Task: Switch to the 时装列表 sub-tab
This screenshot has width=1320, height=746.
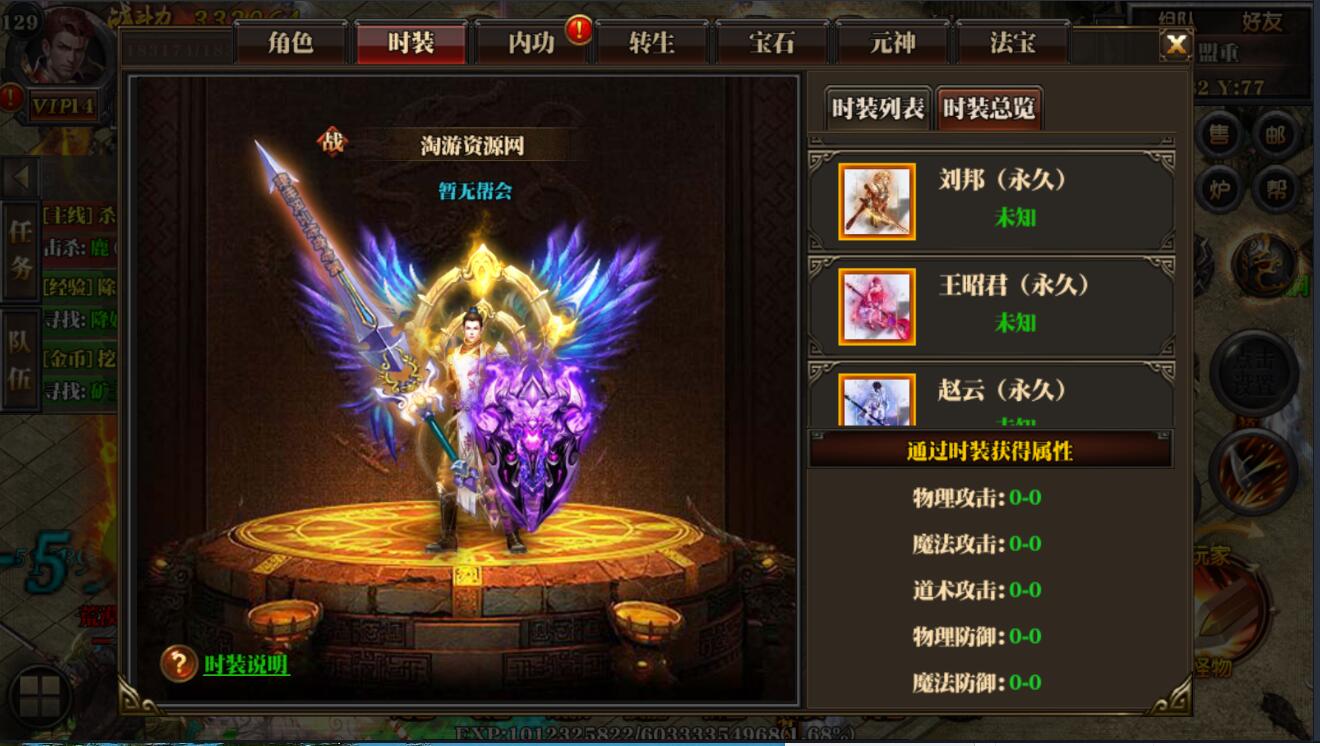Action: coord(878,108)
